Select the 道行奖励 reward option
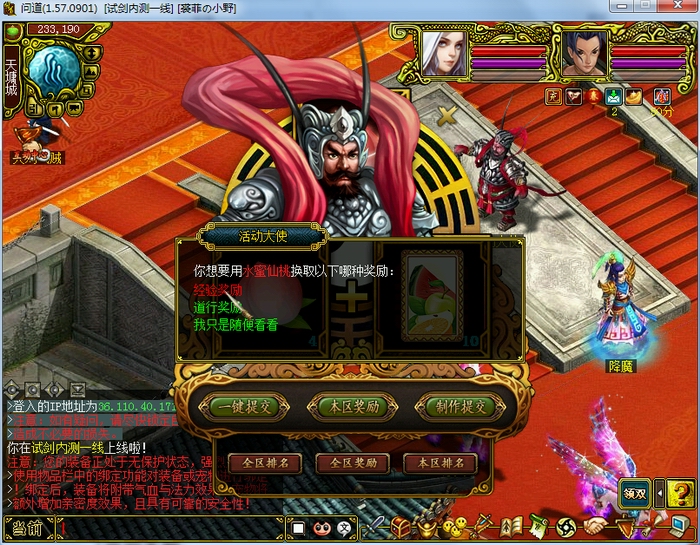The width and height of the screenshot is (700, 545). click(x=216, y=308)
